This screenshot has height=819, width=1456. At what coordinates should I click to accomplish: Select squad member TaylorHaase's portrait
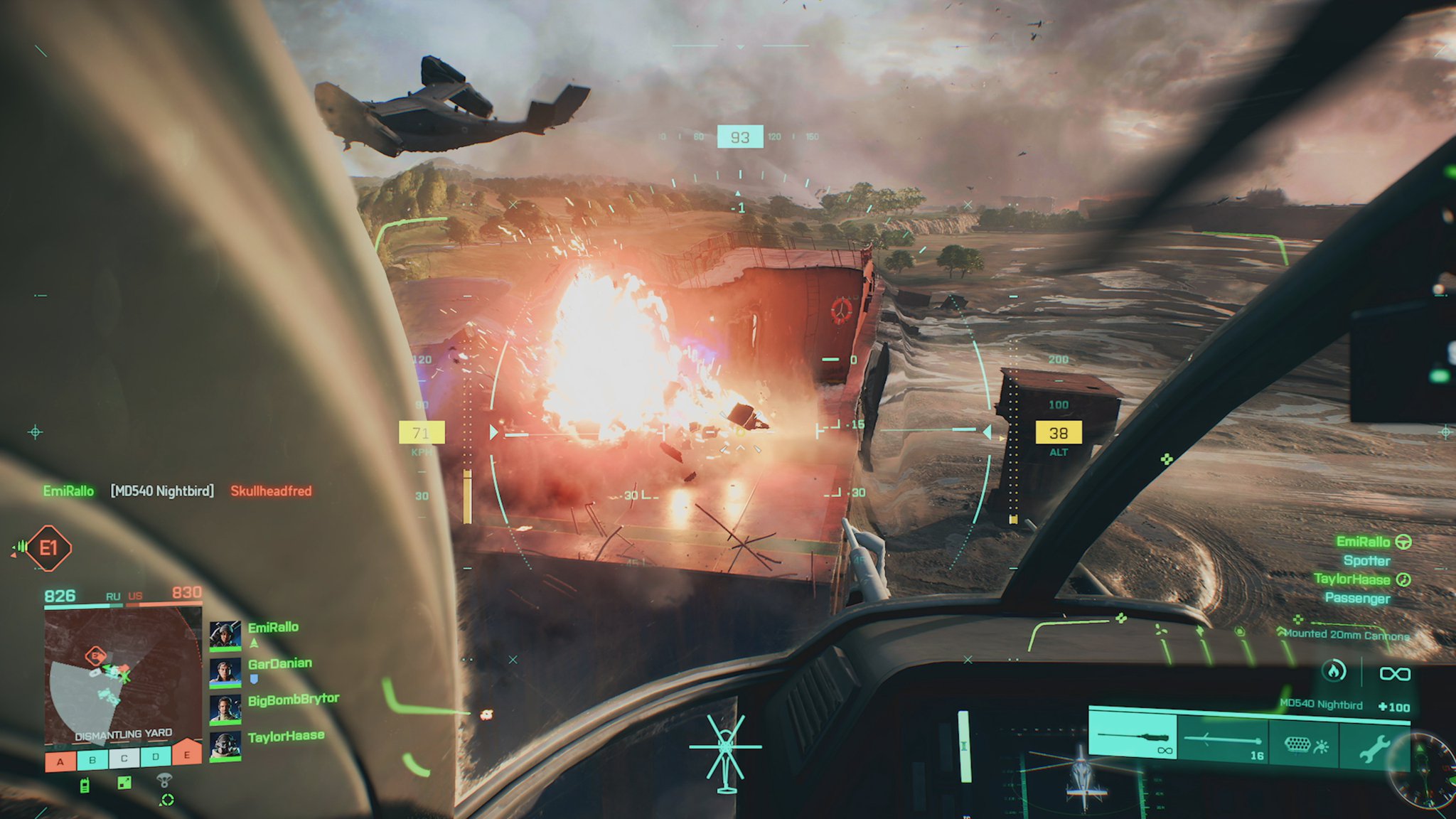pyautogui.click(x=225, y=746)
